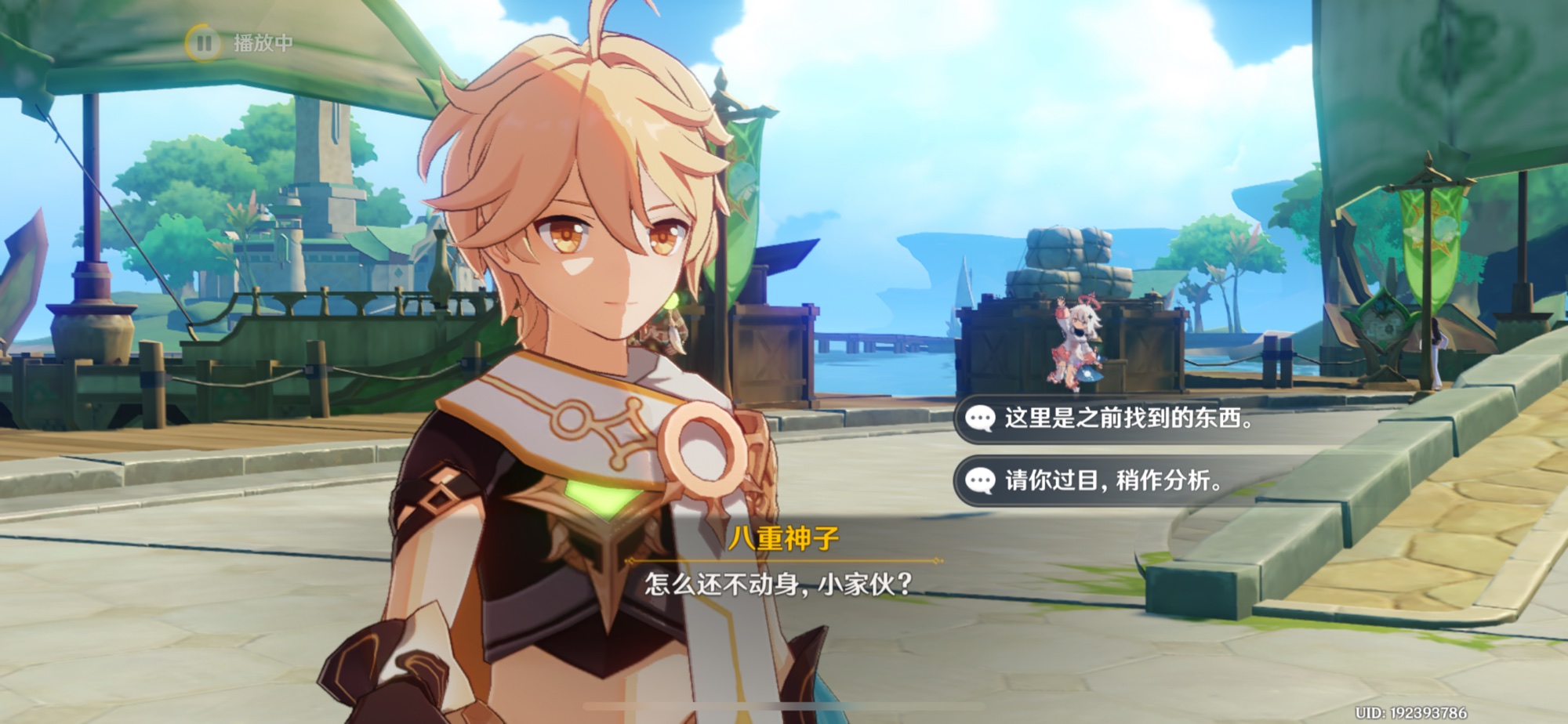Viewport: 1568px width, 724px height.
Task: Pause the auto-play dialogue button
Action: click(x=204, y=42)
